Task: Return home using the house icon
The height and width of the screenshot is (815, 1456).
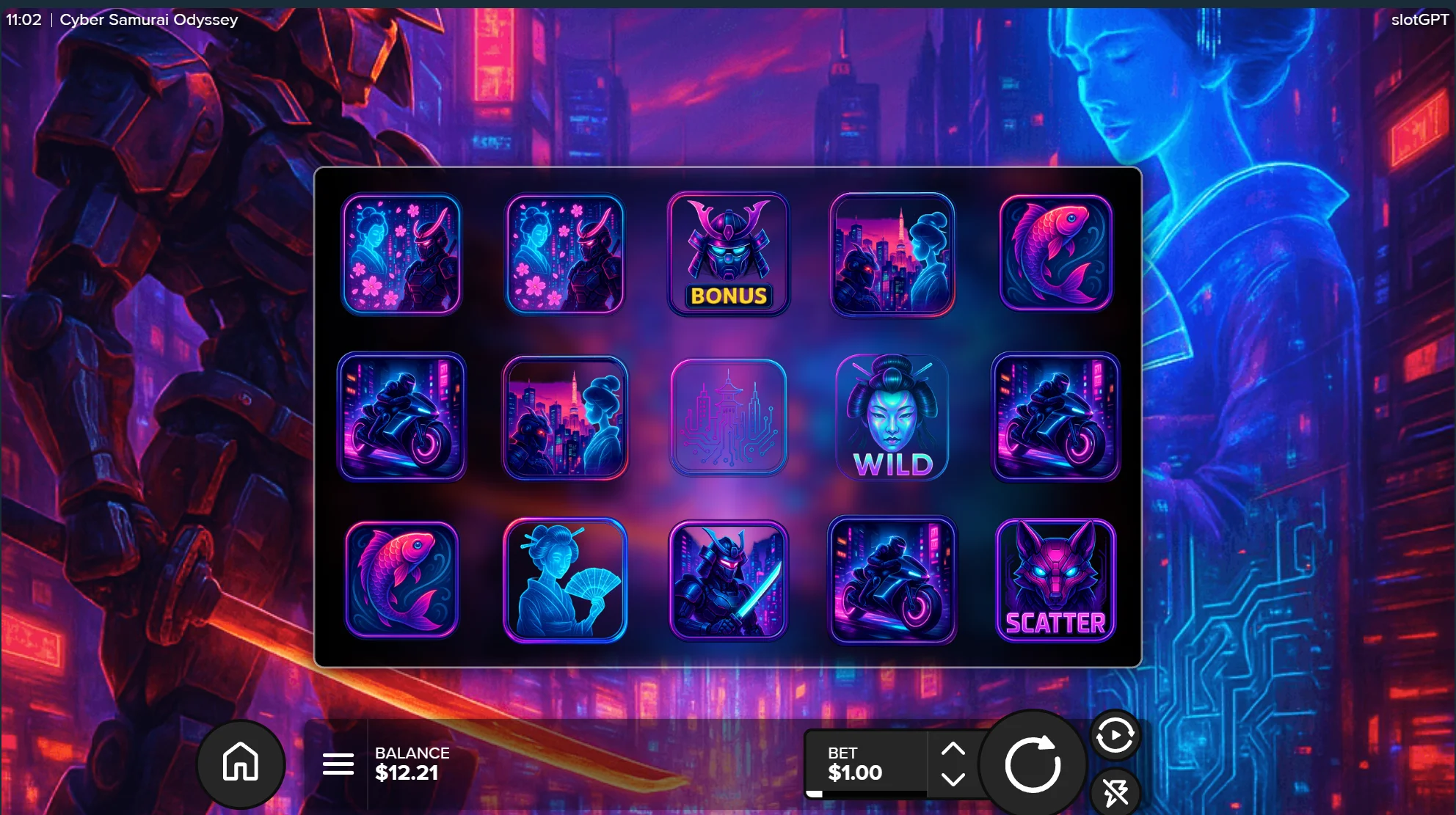Action: point(240,763)
